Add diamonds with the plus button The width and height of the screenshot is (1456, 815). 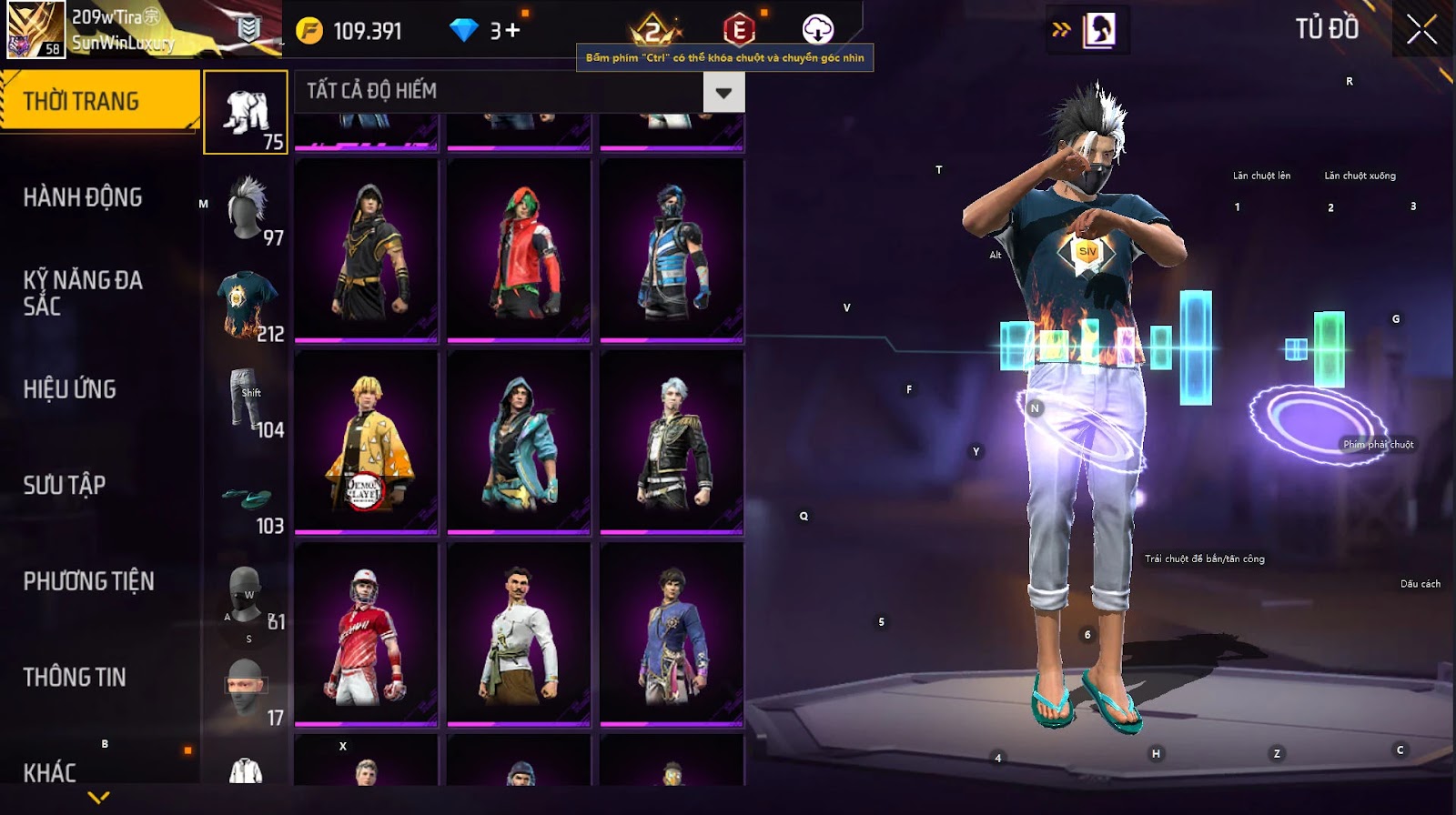pos(512,31)
